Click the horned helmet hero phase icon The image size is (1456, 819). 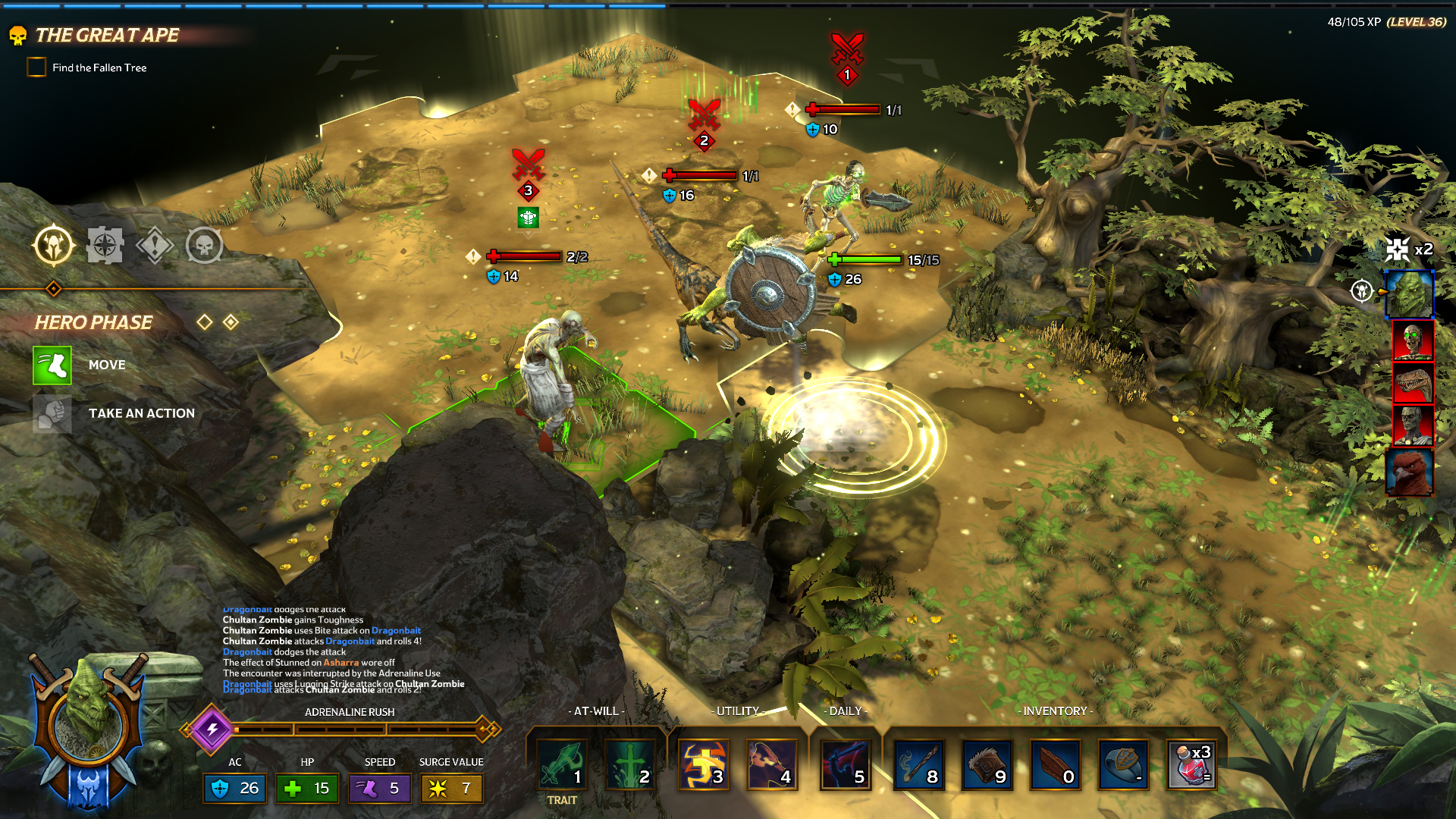pos(54,245)
